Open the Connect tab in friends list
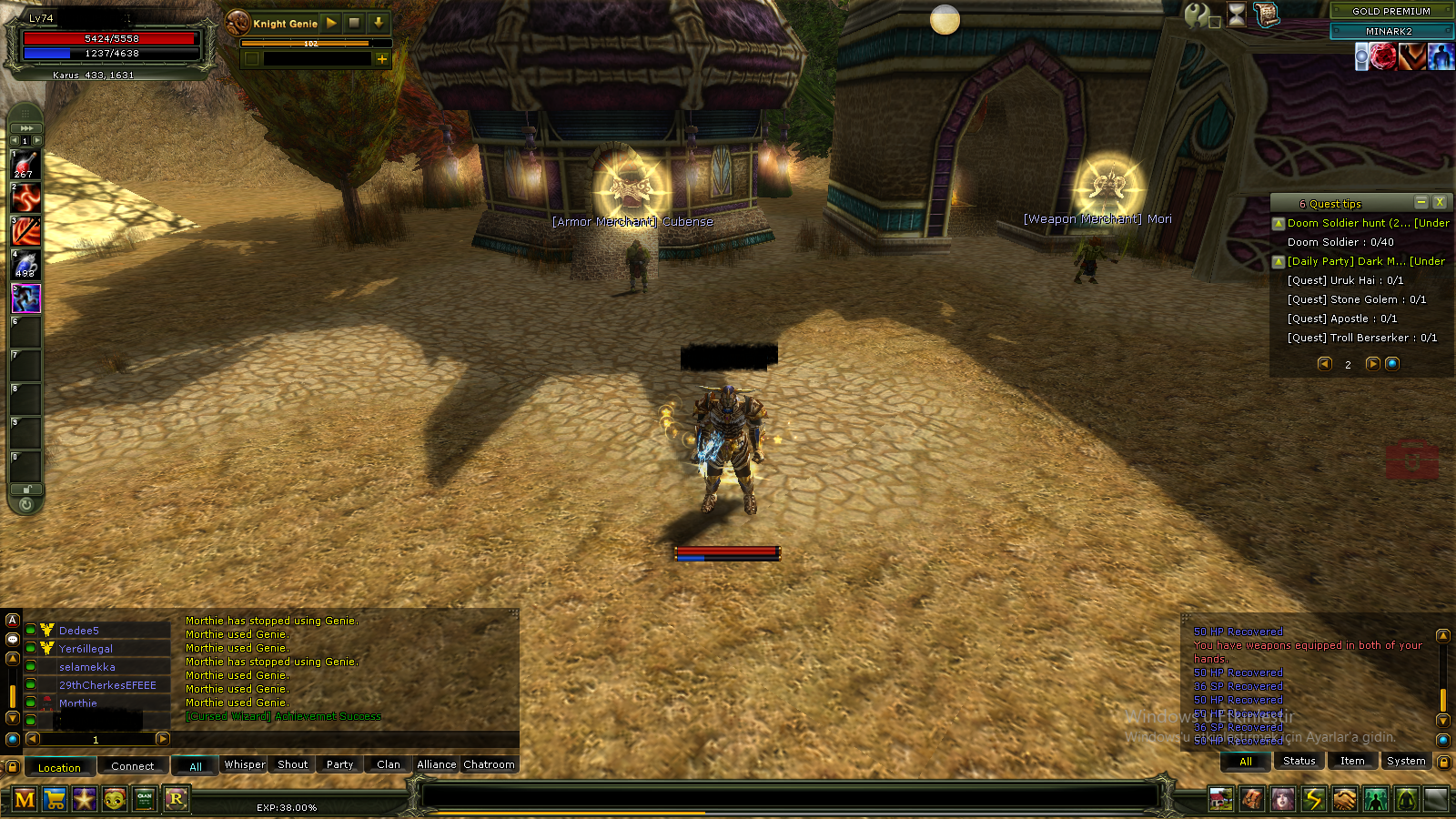Image resolution: width=1456 pixels, height=819 pixels. 133,766
